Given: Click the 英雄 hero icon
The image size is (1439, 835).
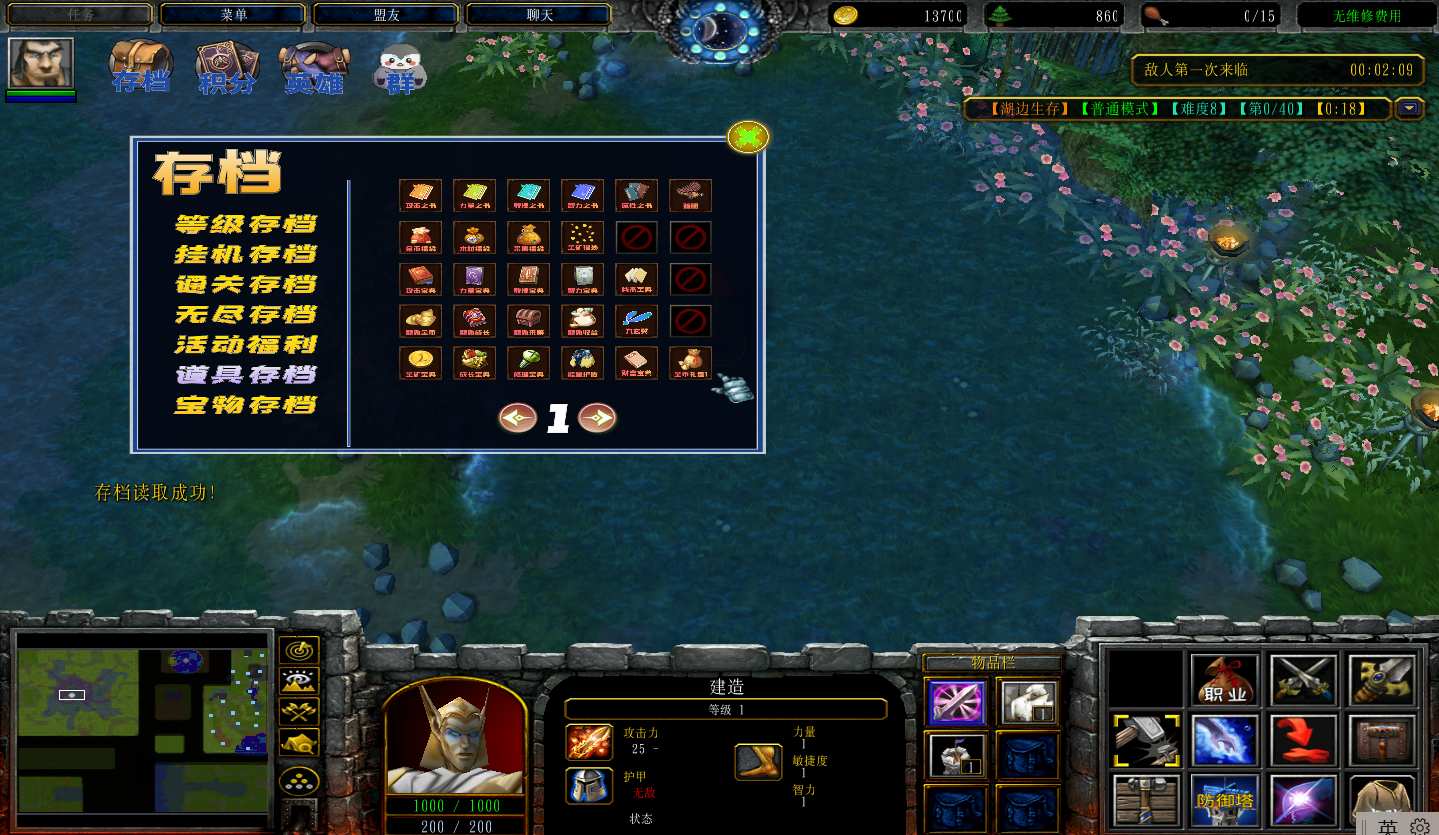Looking at the screenshot, I should (x=314, y=69).
